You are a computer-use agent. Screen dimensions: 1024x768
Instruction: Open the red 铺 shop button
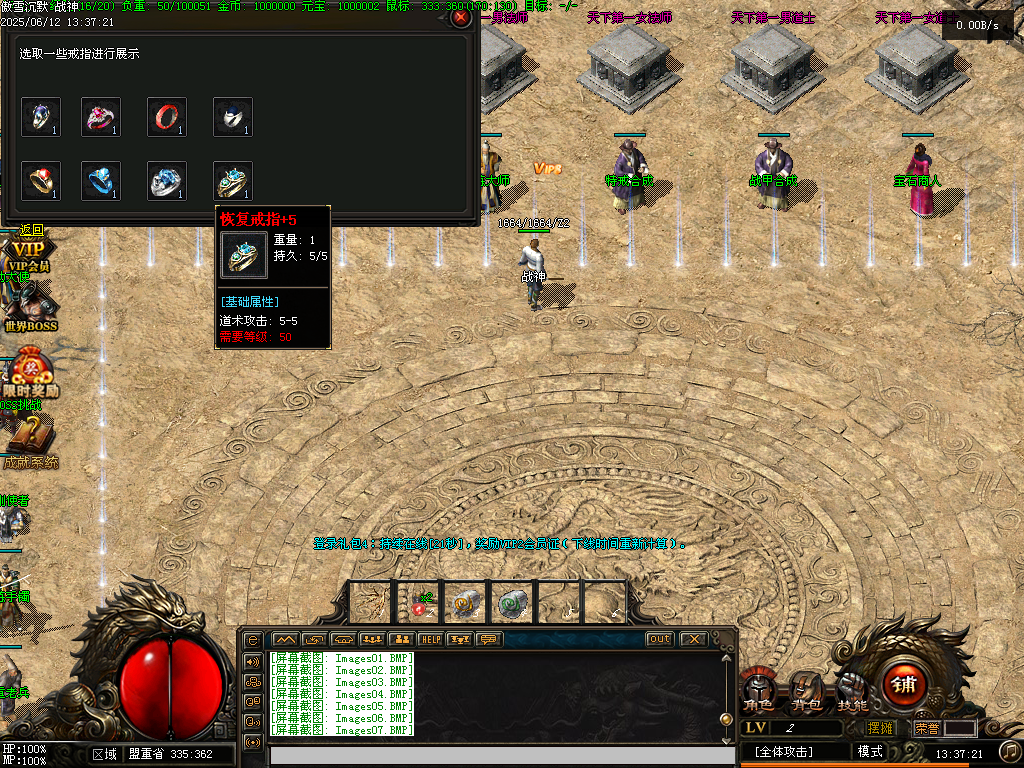pos(904,685)
